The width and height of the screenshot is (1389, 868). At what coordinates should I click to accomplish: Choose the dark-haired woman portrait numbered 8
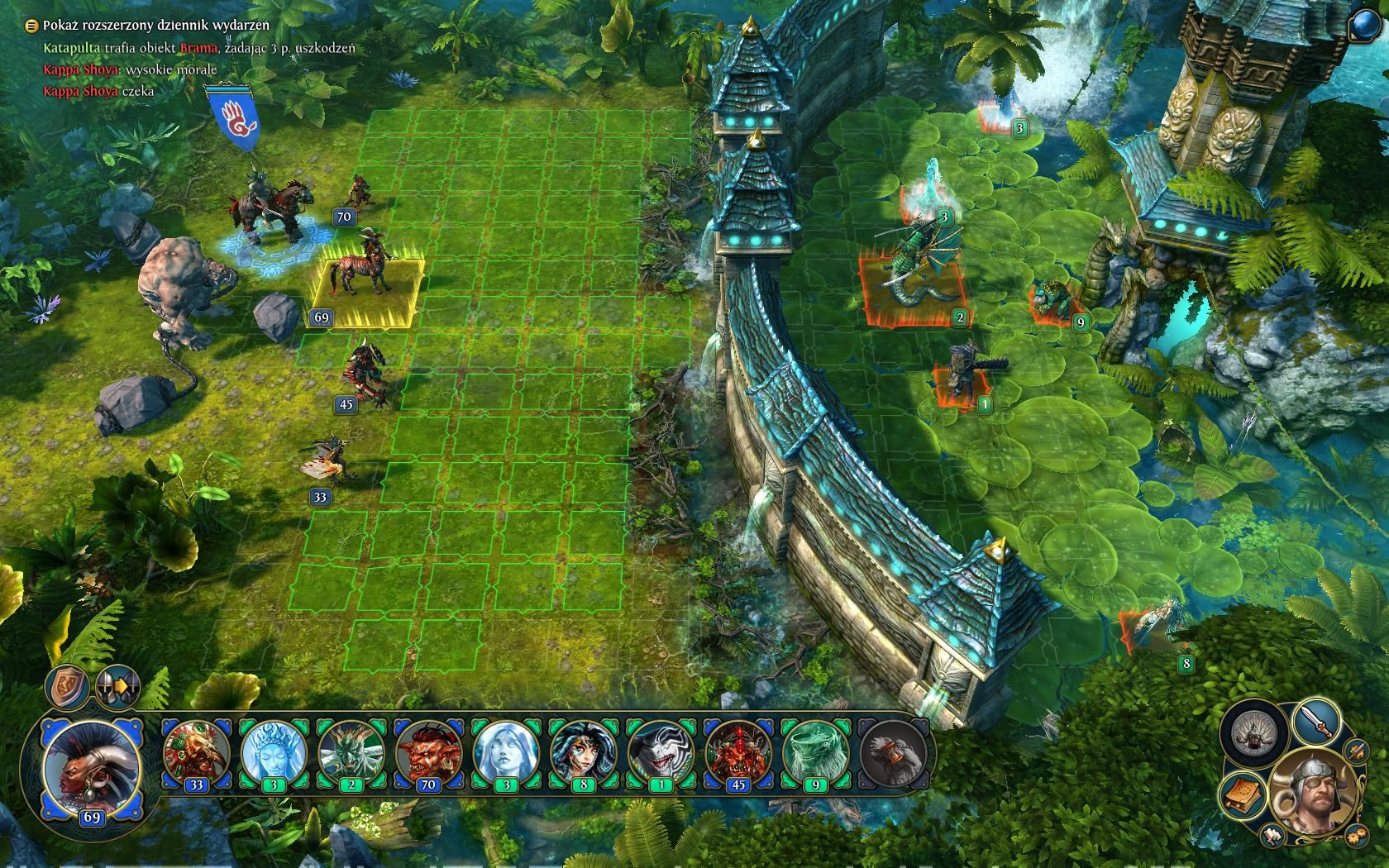[x=583, y=751]
